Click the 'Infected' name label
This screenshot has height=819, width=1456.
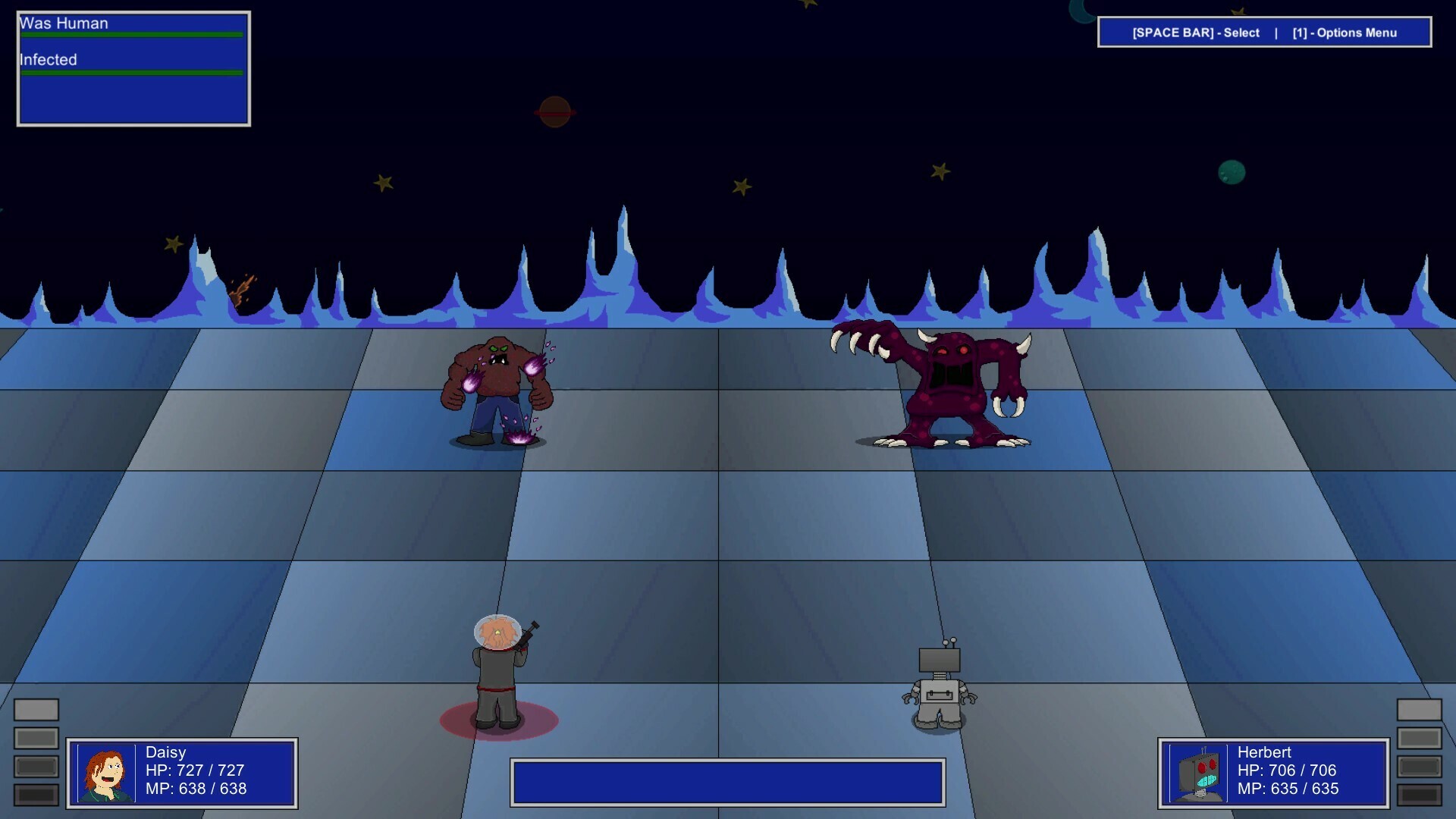(48, 59)
